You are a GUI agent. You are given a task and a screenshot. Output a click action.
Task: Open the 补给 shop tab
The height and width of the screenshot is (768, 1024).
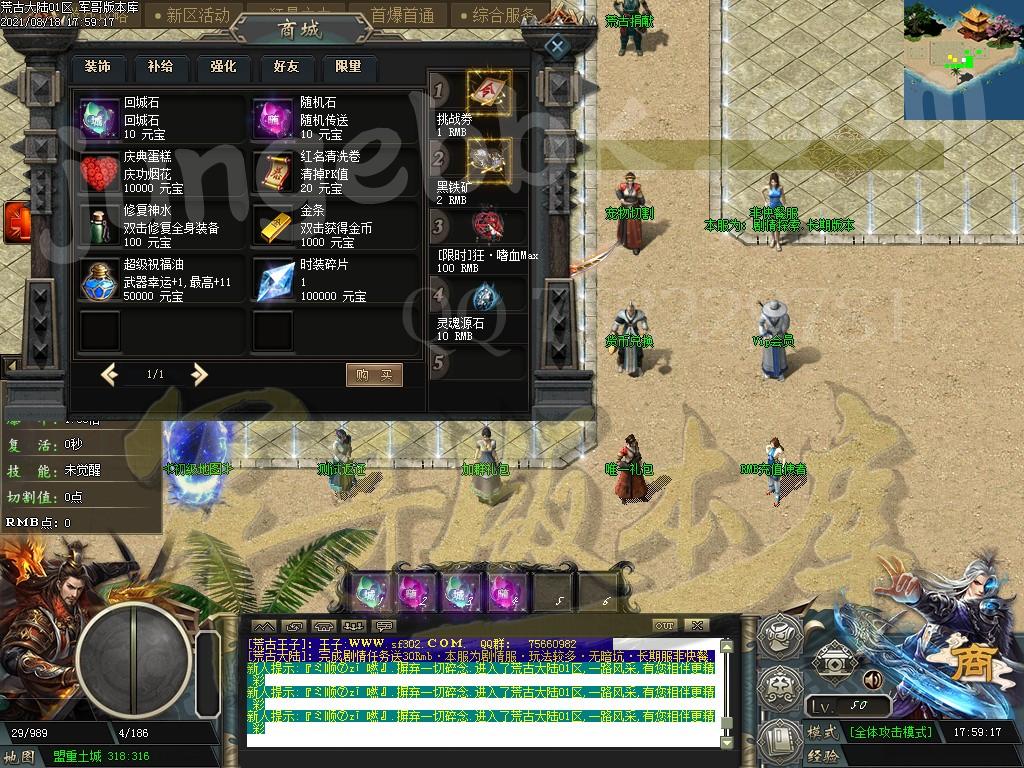point(160,67)
